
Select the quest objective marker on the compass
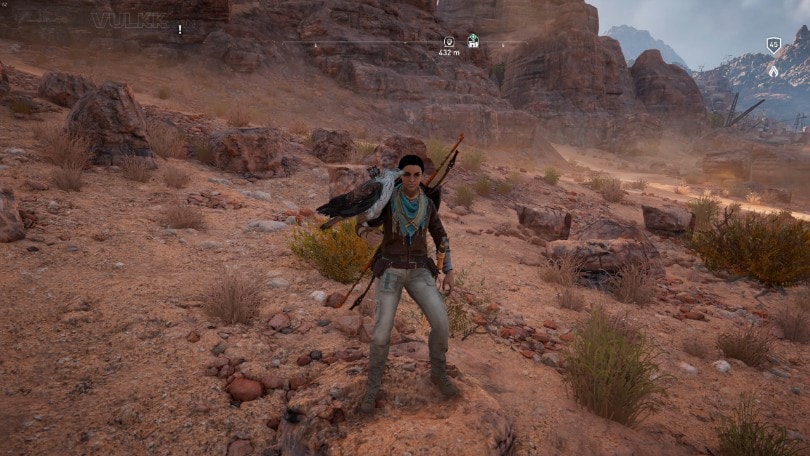click(x=449, y=41)
